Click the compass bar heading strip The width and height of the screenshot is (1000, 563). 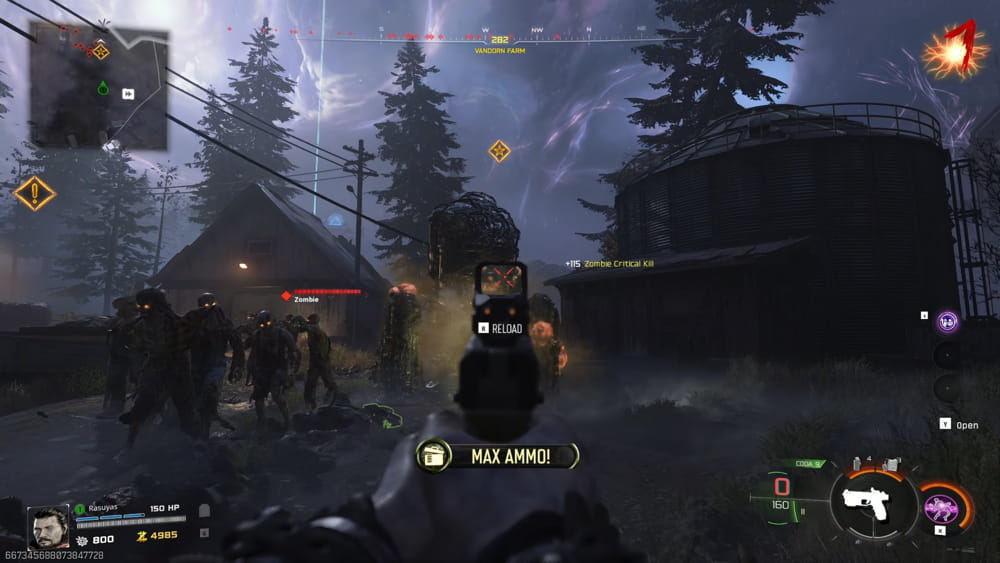500,38
